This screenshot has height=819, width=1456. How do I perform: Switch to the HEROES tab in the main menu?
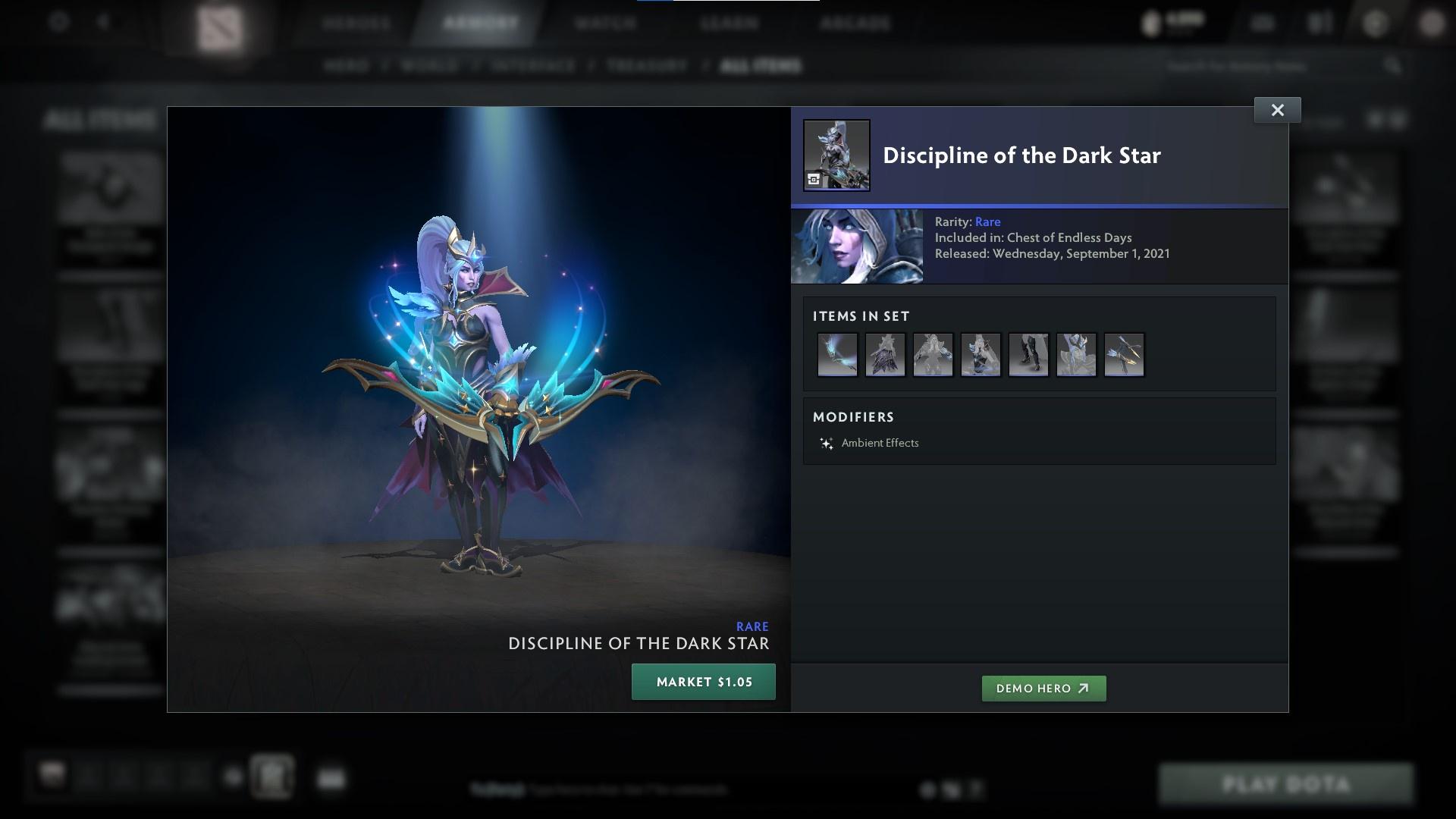click(356, 23)
